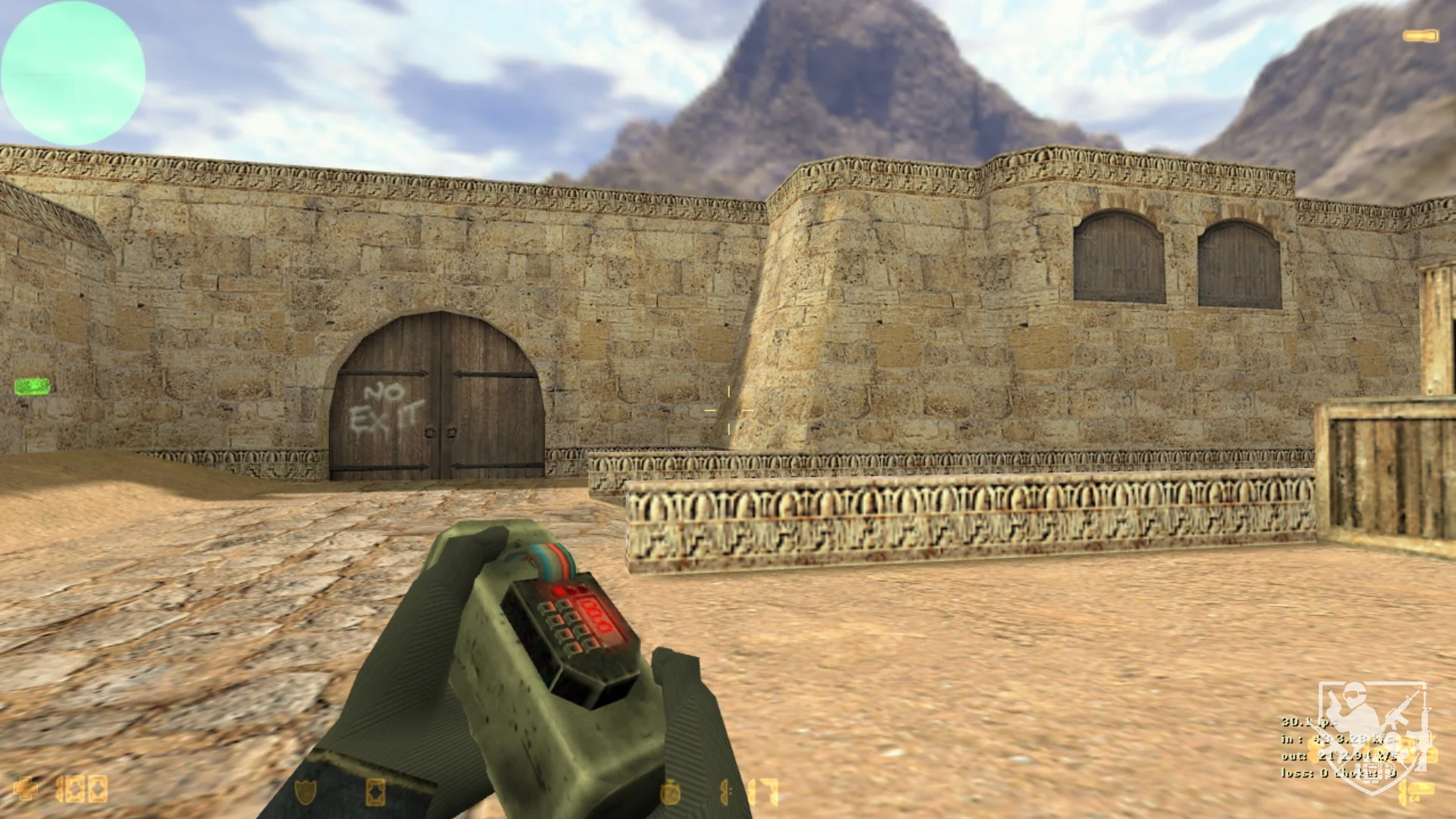This screenshot has height=819, width=1456.
Task: Click the armor shield icon
Action: [x=305, y=791]
